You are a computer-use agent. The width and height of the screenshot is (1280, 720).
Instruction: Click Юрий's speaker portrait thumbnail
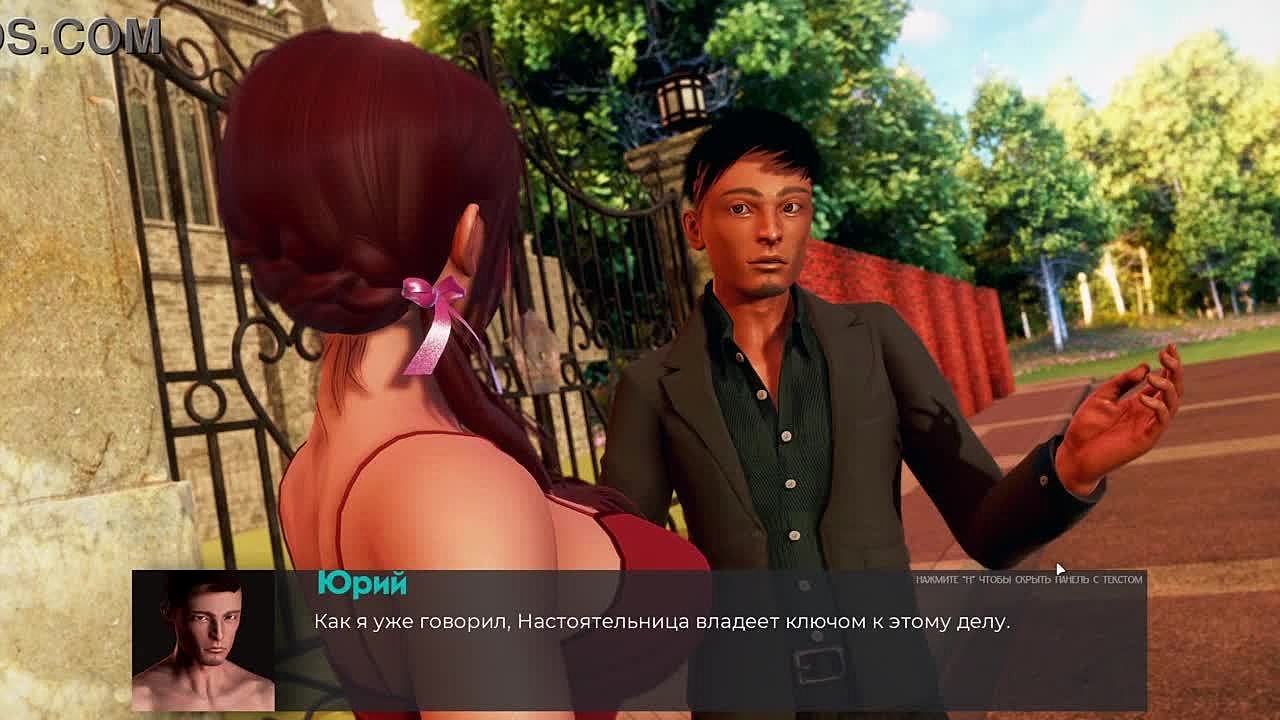[204, 640]
